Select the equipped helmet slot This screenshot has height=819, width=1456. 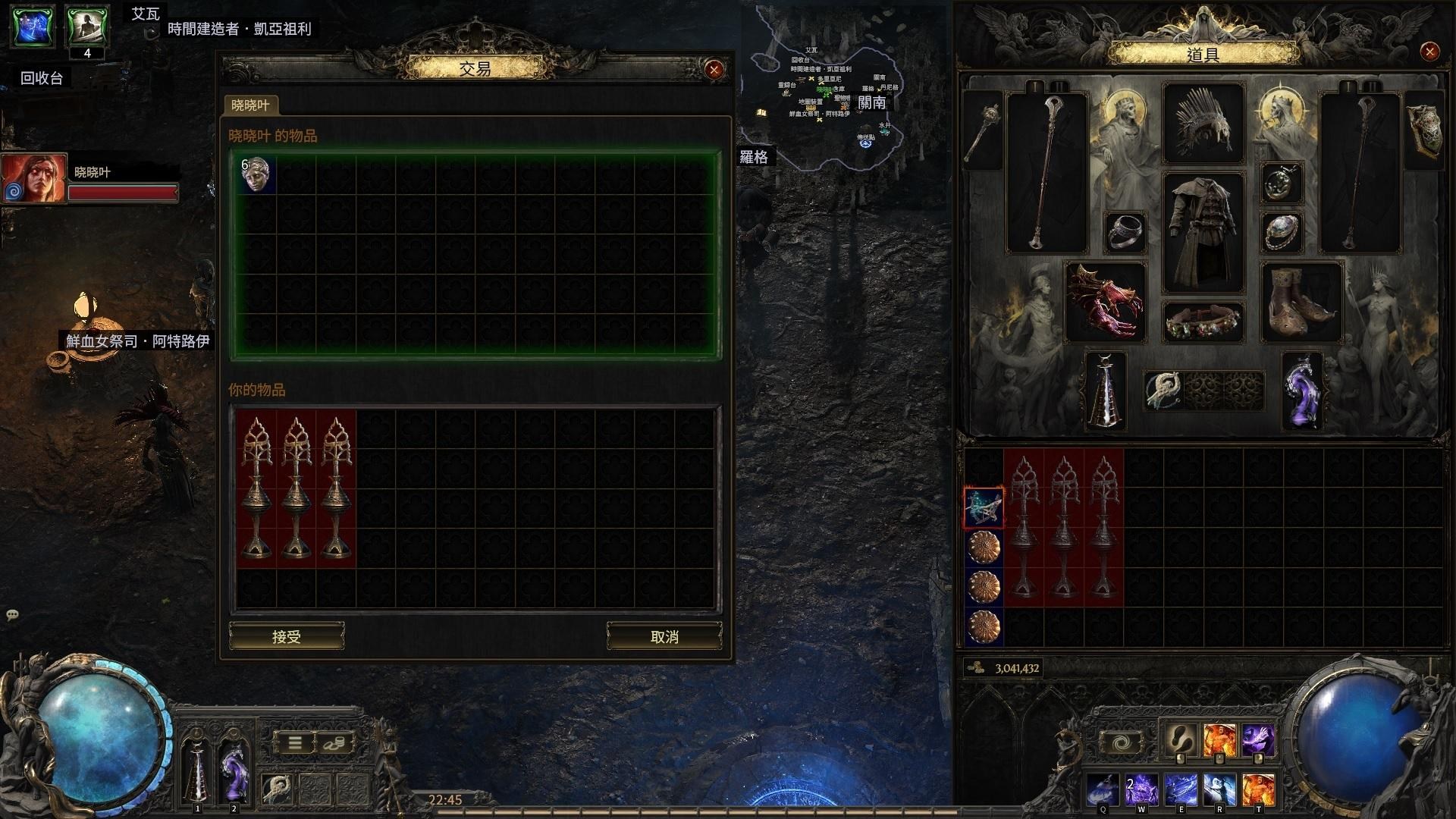click(x=1203, y=124)
